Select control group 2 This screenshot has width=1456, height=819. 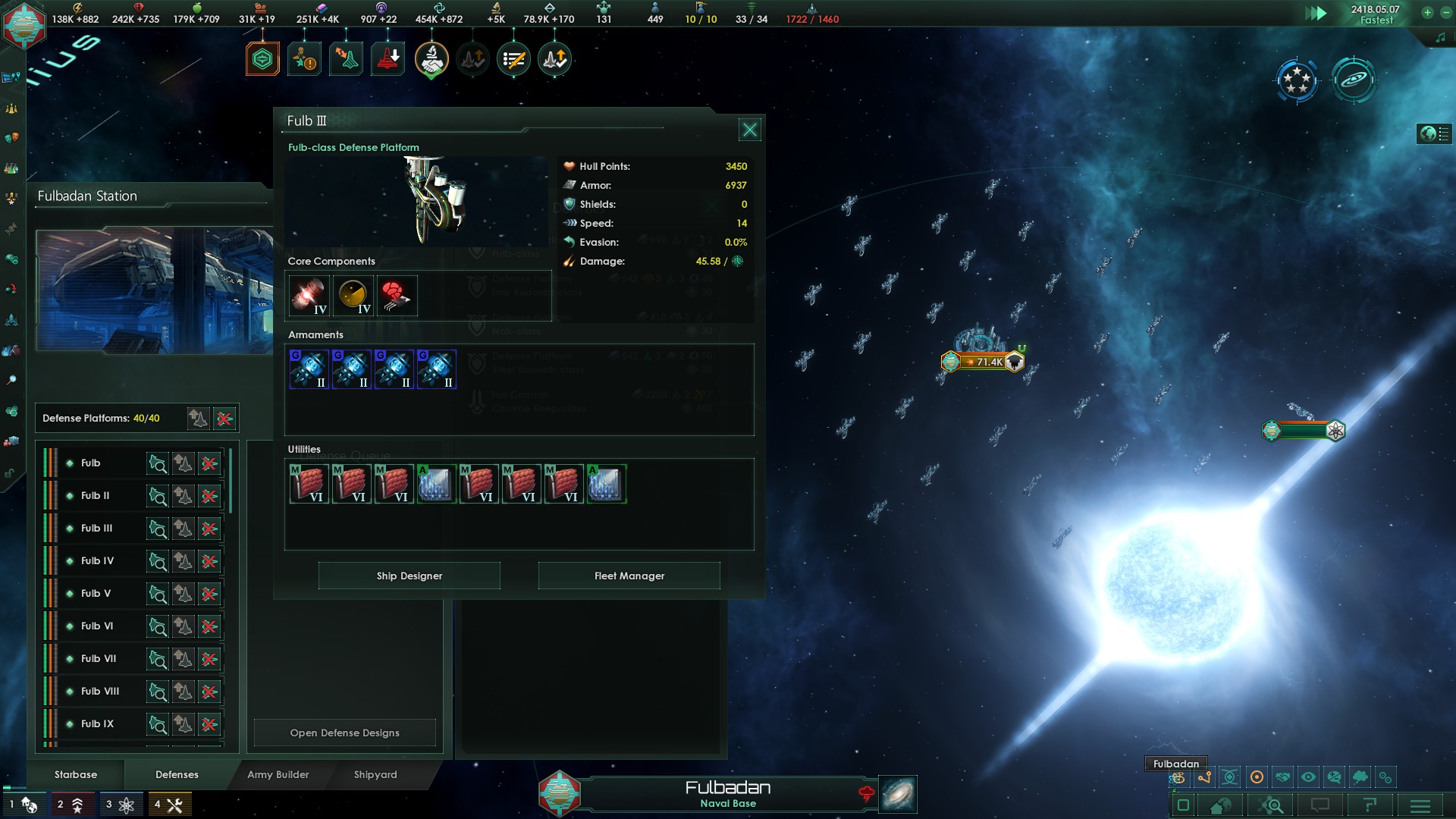pyautogui.click(x=70, y=805)
